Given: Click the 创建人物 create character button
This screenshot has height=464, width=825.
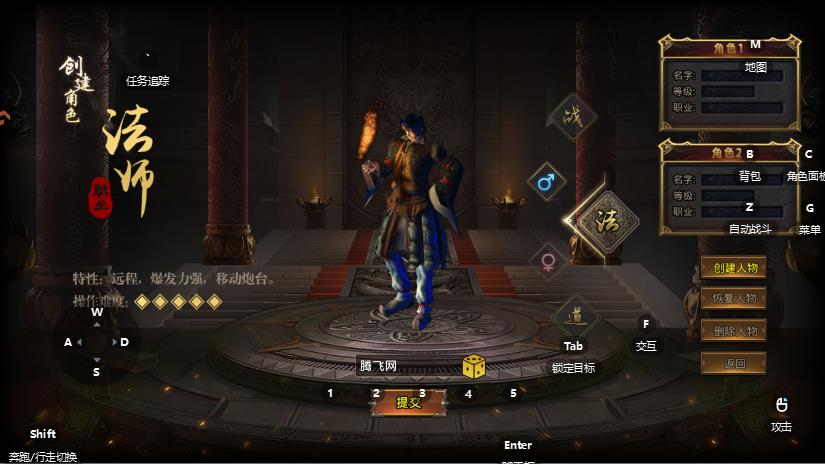Looking at the screenshot, I should click(733, 268).
